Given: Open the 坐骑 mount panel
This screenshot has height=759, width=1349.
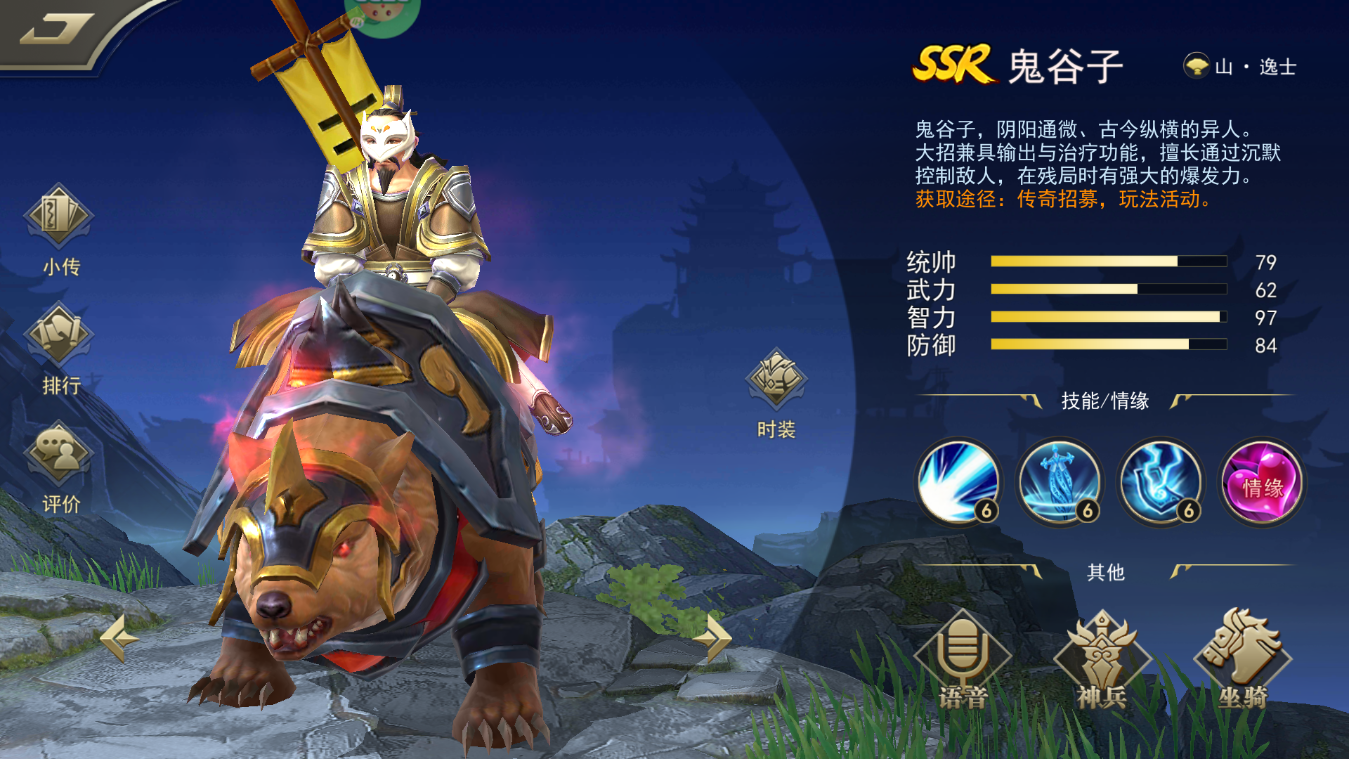Looking at the screenshot, I should [1243, 660].
